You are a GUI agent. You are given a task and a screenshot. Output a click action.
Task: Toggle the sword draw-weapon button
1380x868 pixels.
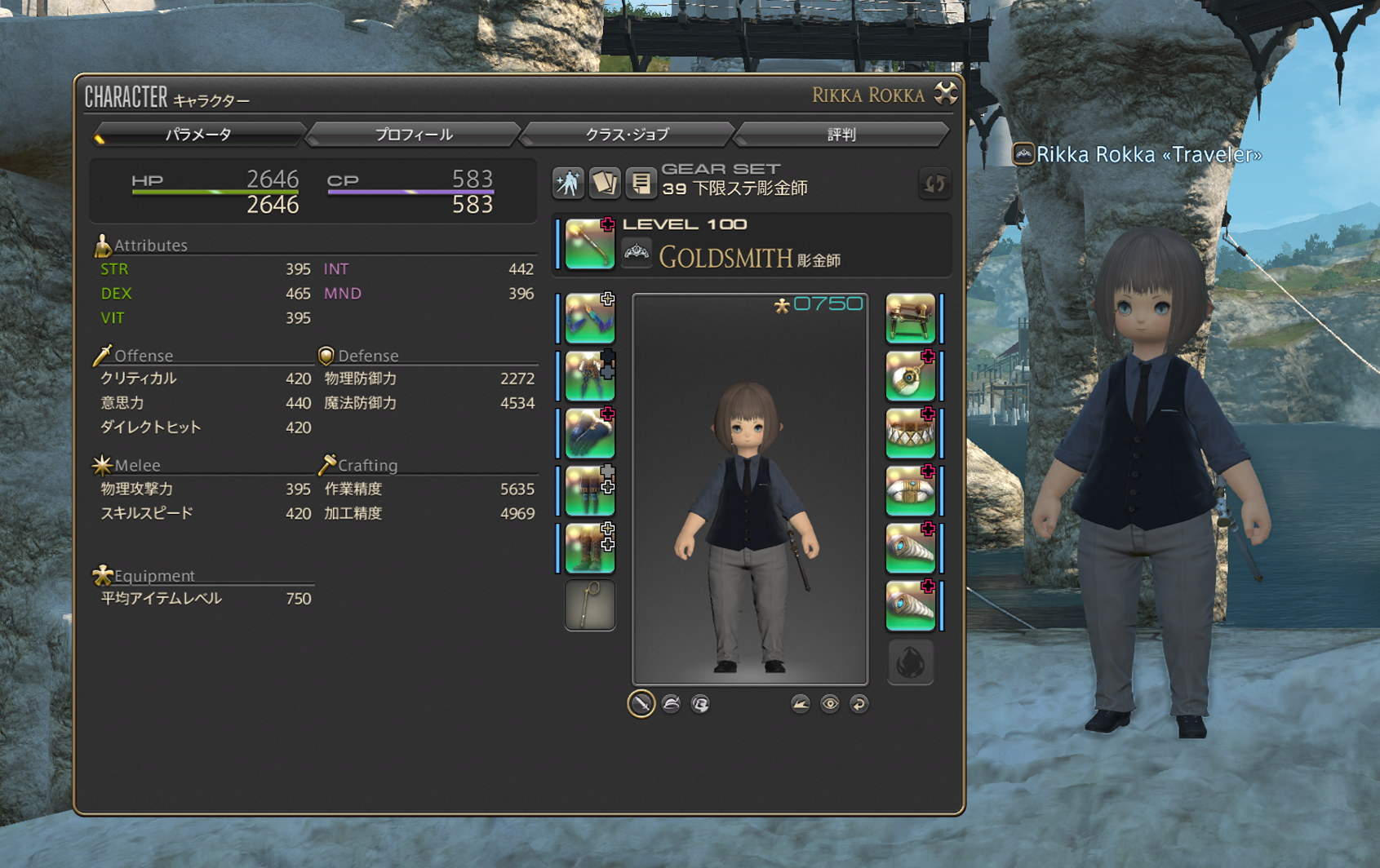pos(641,703)
